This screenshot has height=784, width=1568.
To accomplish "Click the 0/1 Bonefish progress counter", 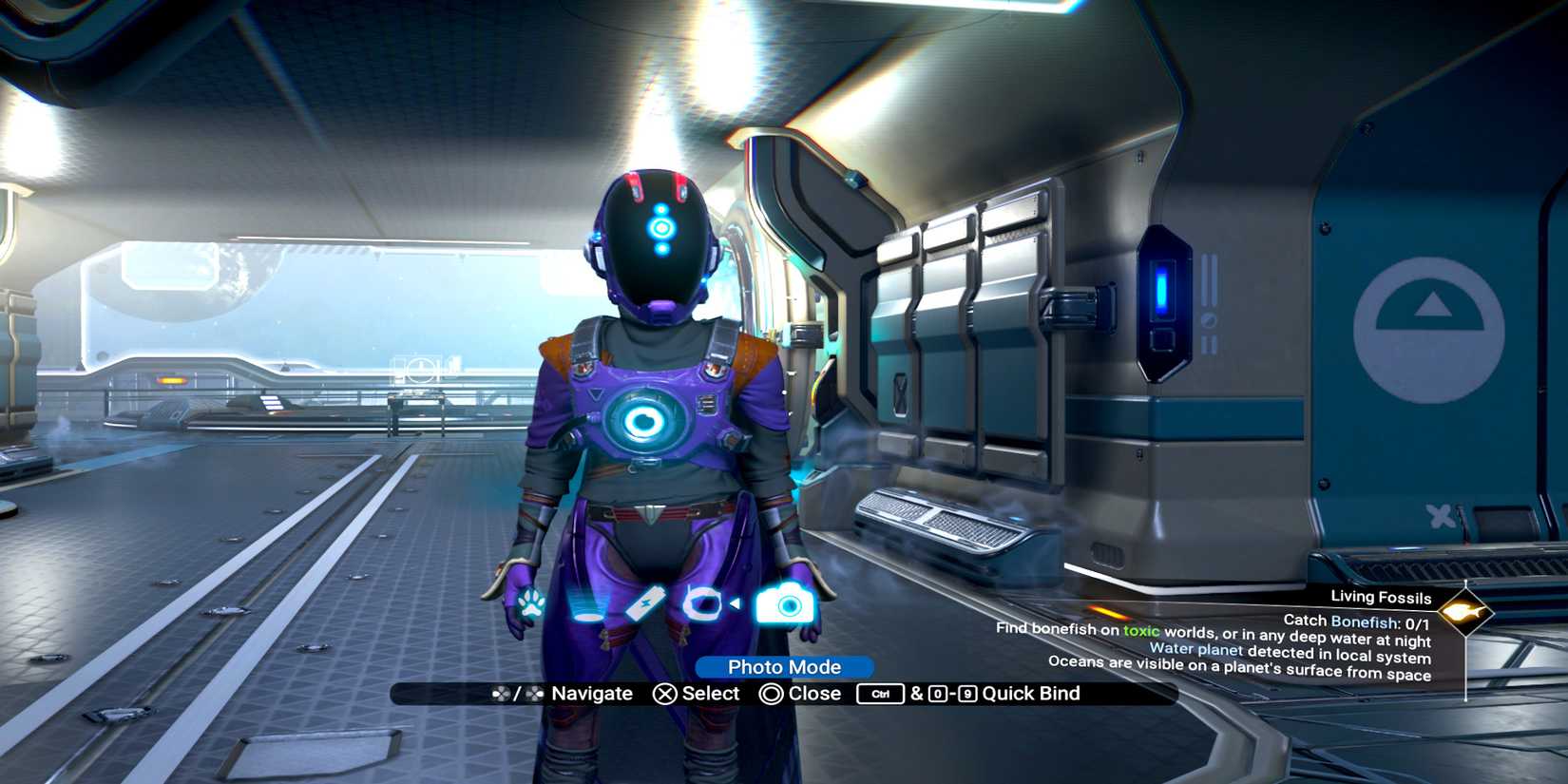I will [1417, 622].
